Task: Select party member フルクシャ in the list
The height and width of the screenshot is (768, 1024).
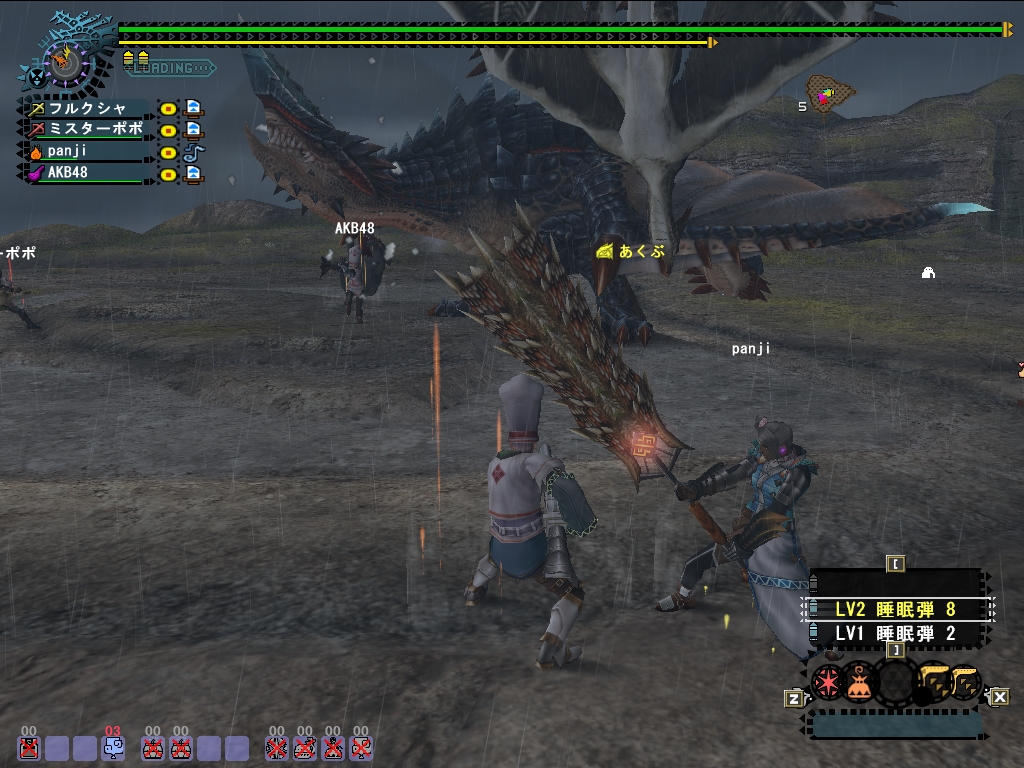Action: point(90,108)
